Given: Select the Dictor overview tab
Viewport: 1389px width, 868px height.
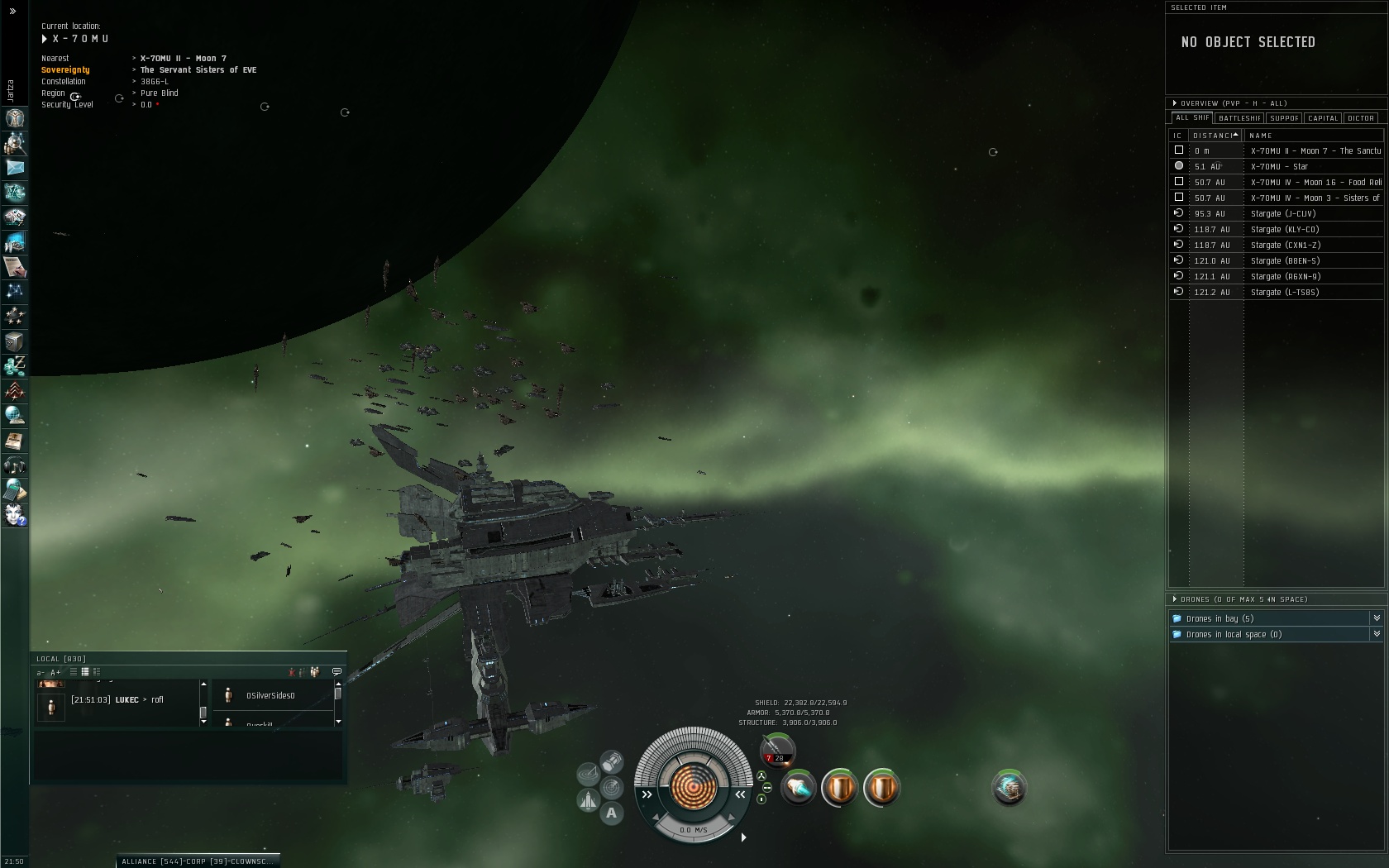Looking at the screenshot, I should pos(1361,118).
